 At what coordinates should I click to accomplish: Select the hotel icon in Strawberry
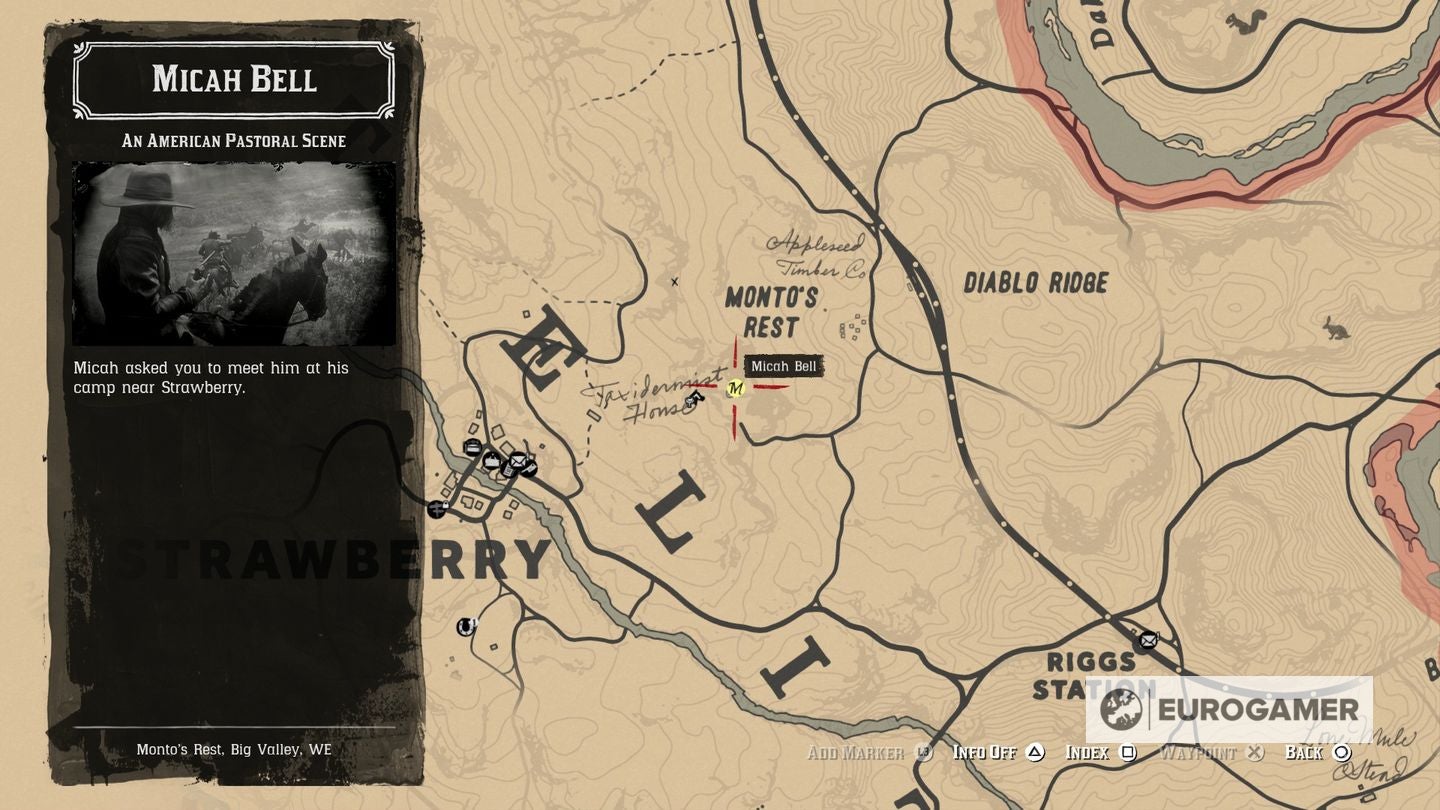point(472,447)
